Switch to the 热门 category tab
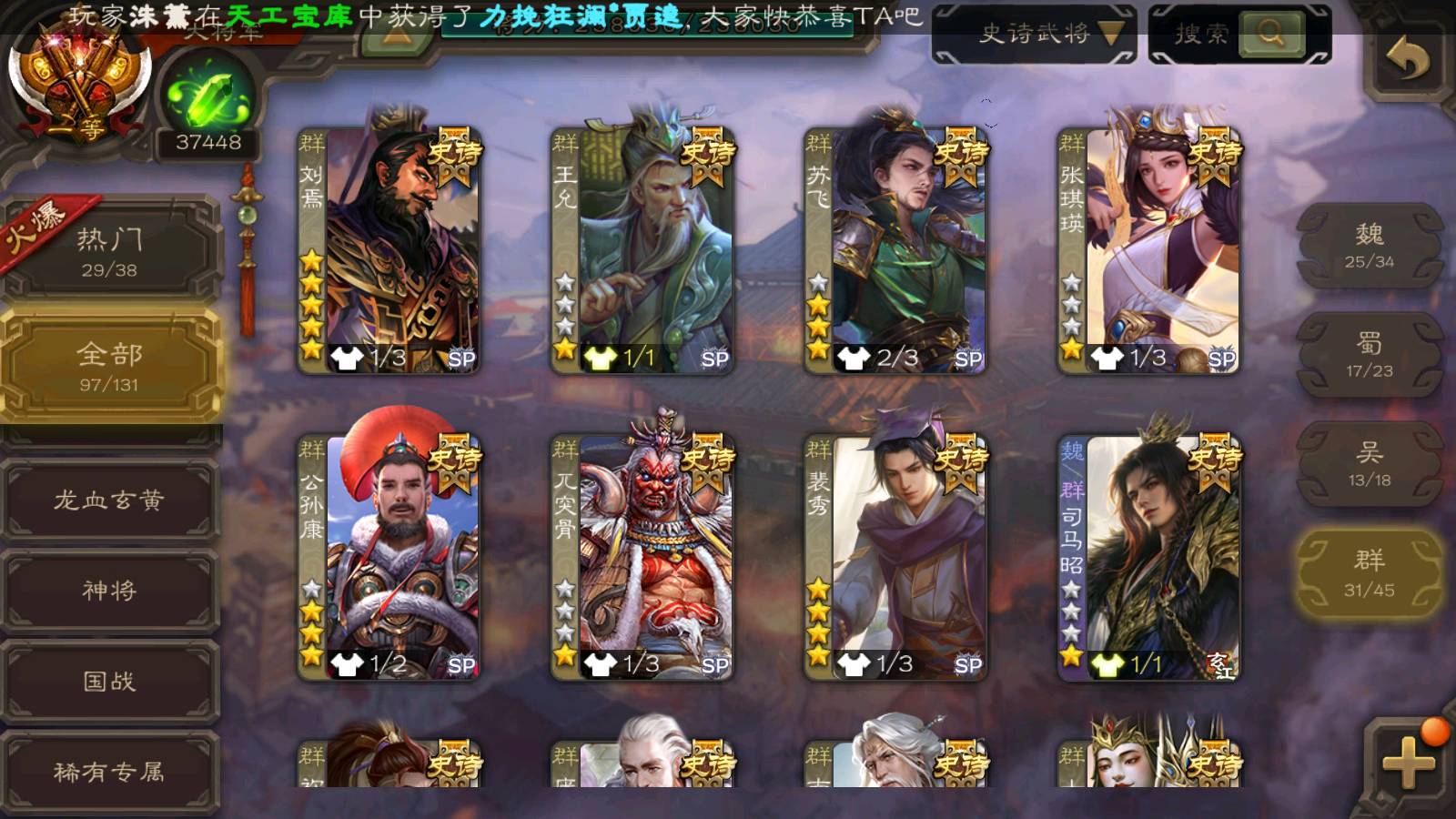1456x819 pixels. (x=110, y=250)
